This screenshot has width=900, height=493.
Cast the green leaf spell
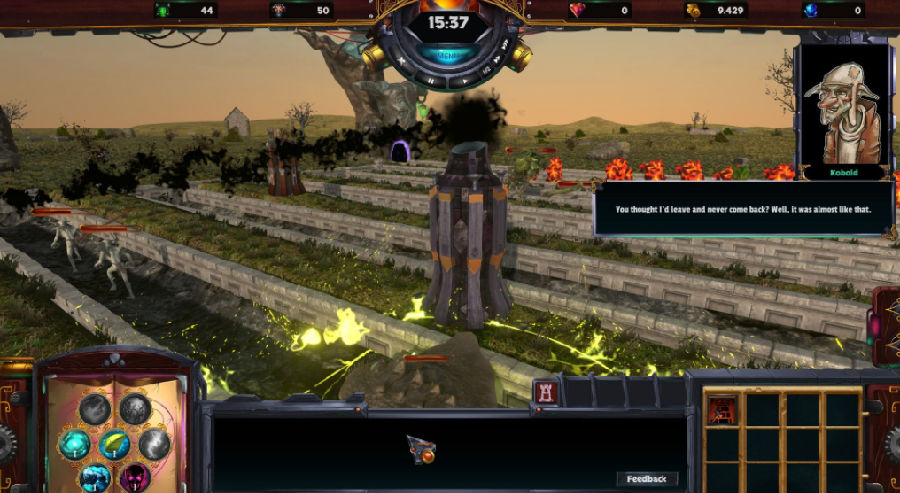[x=115, y=442]
